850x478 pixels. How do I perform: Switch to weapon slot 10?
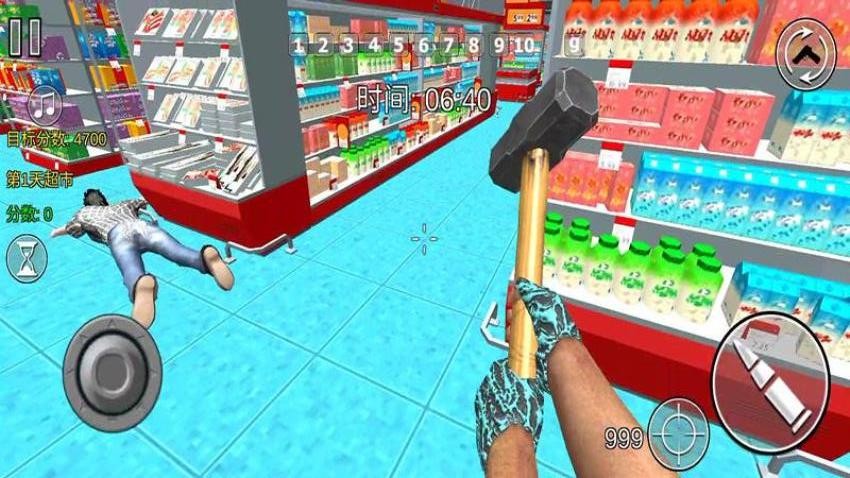point(524,45)
